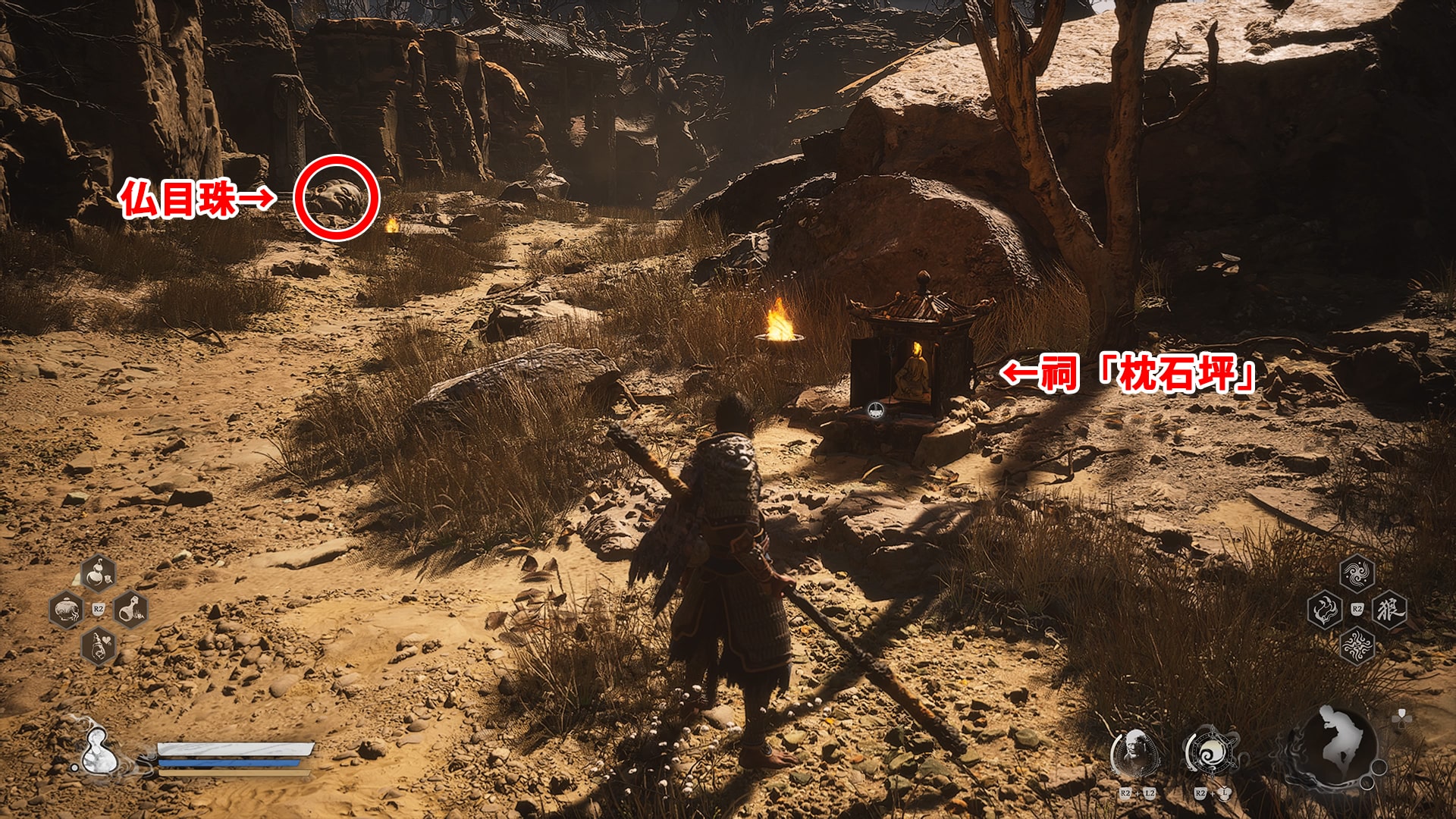
Task: Choose the flask potion item slot
Action: 130,609
